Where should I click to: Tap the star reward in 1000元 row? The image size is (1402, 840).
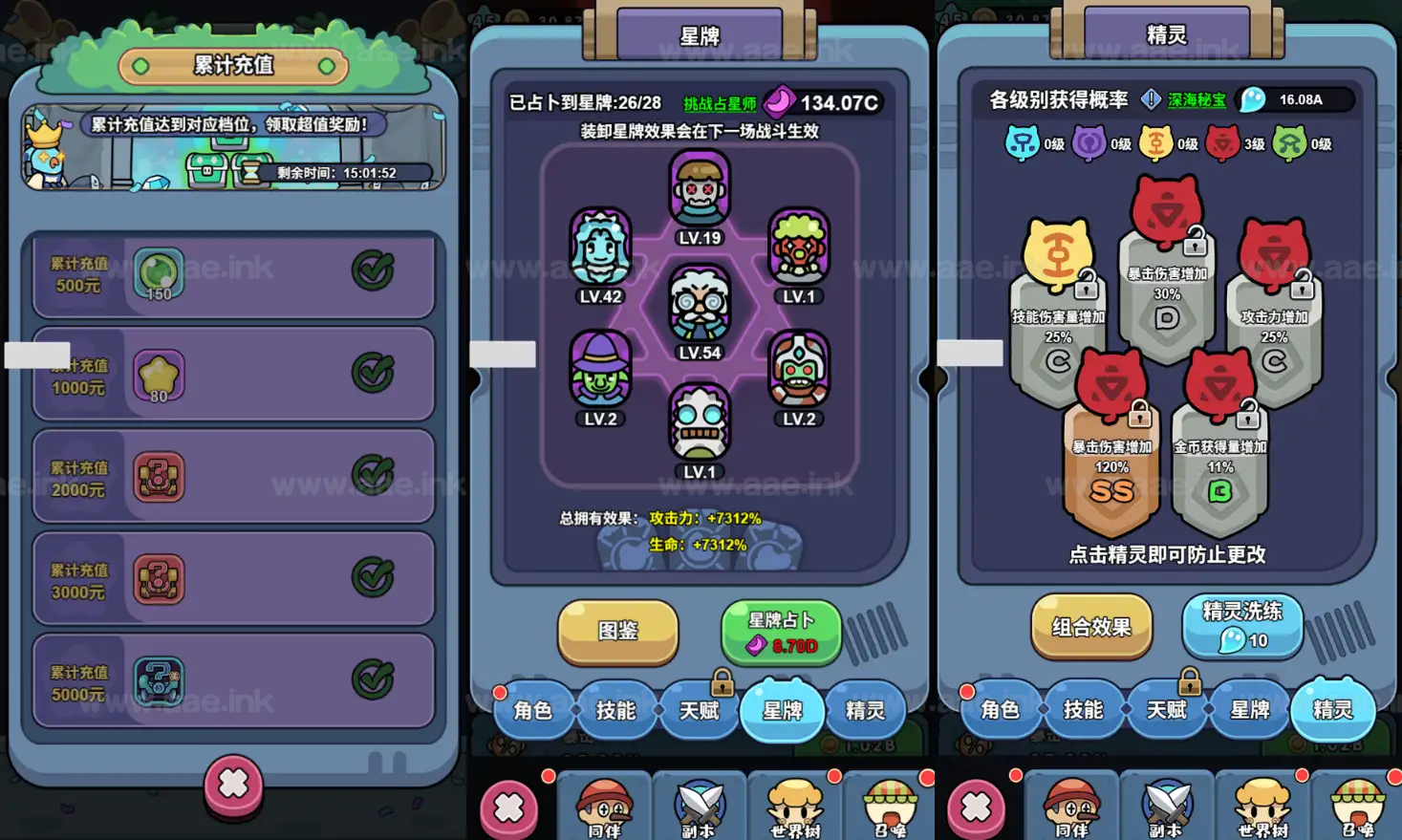[158, 375]
